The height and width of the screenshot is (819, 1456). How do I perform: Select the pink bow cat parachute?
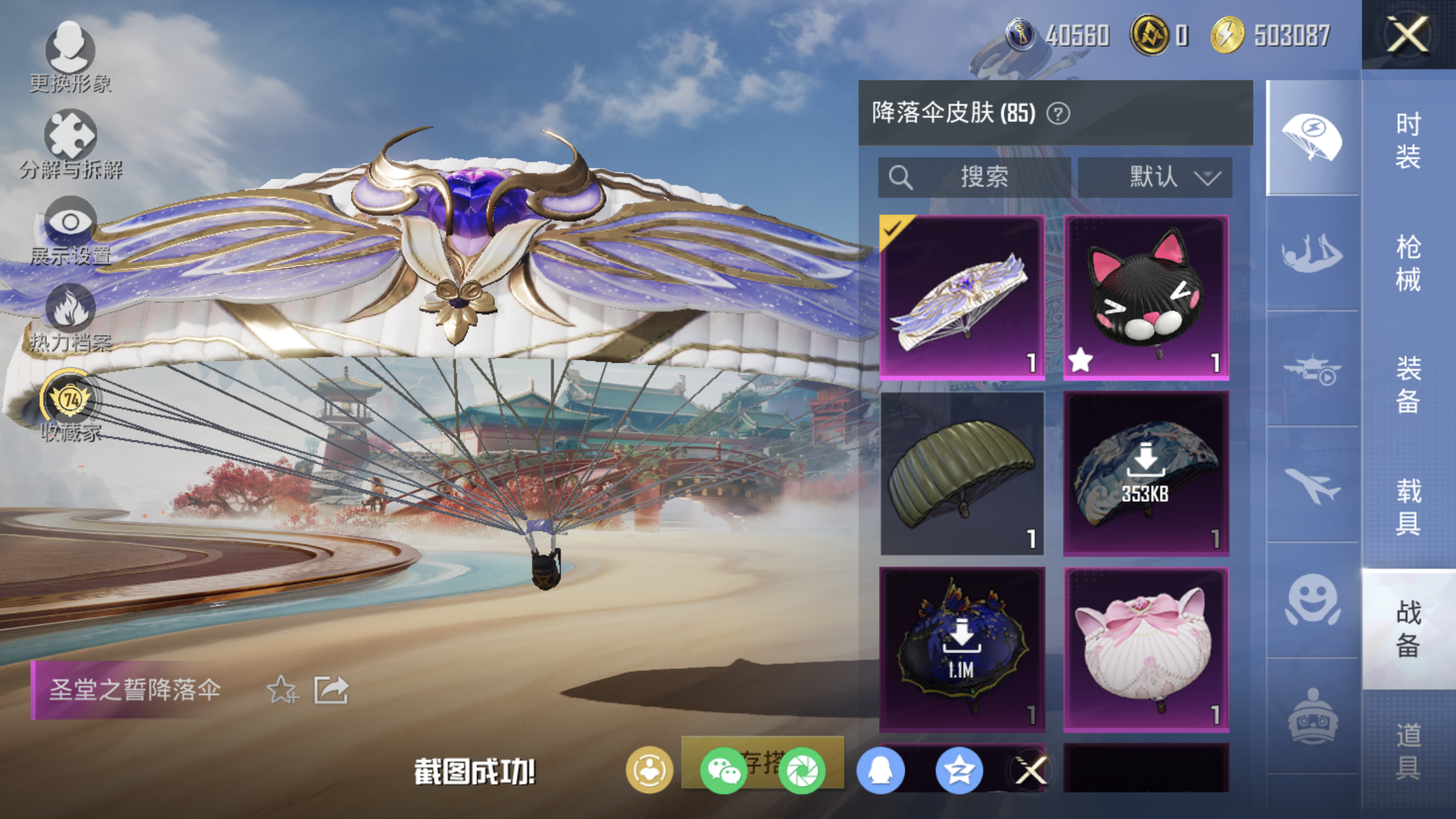(x=1146, y=650)
